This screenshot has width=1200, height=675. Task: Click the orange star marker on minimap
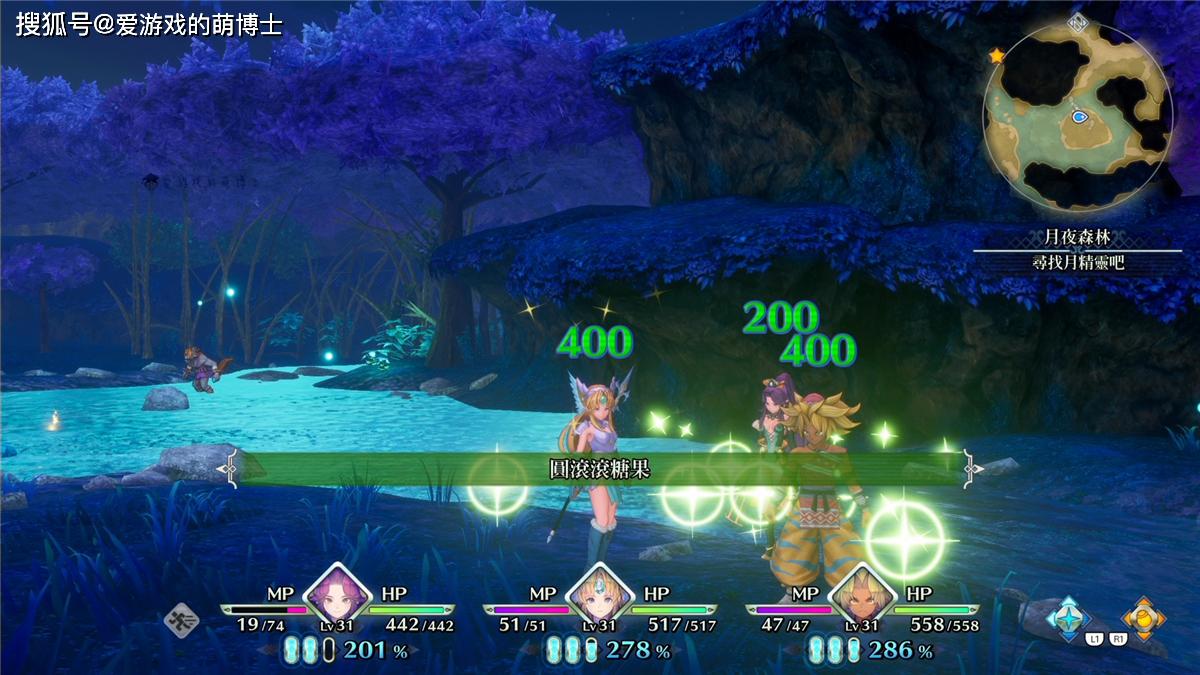996,56
